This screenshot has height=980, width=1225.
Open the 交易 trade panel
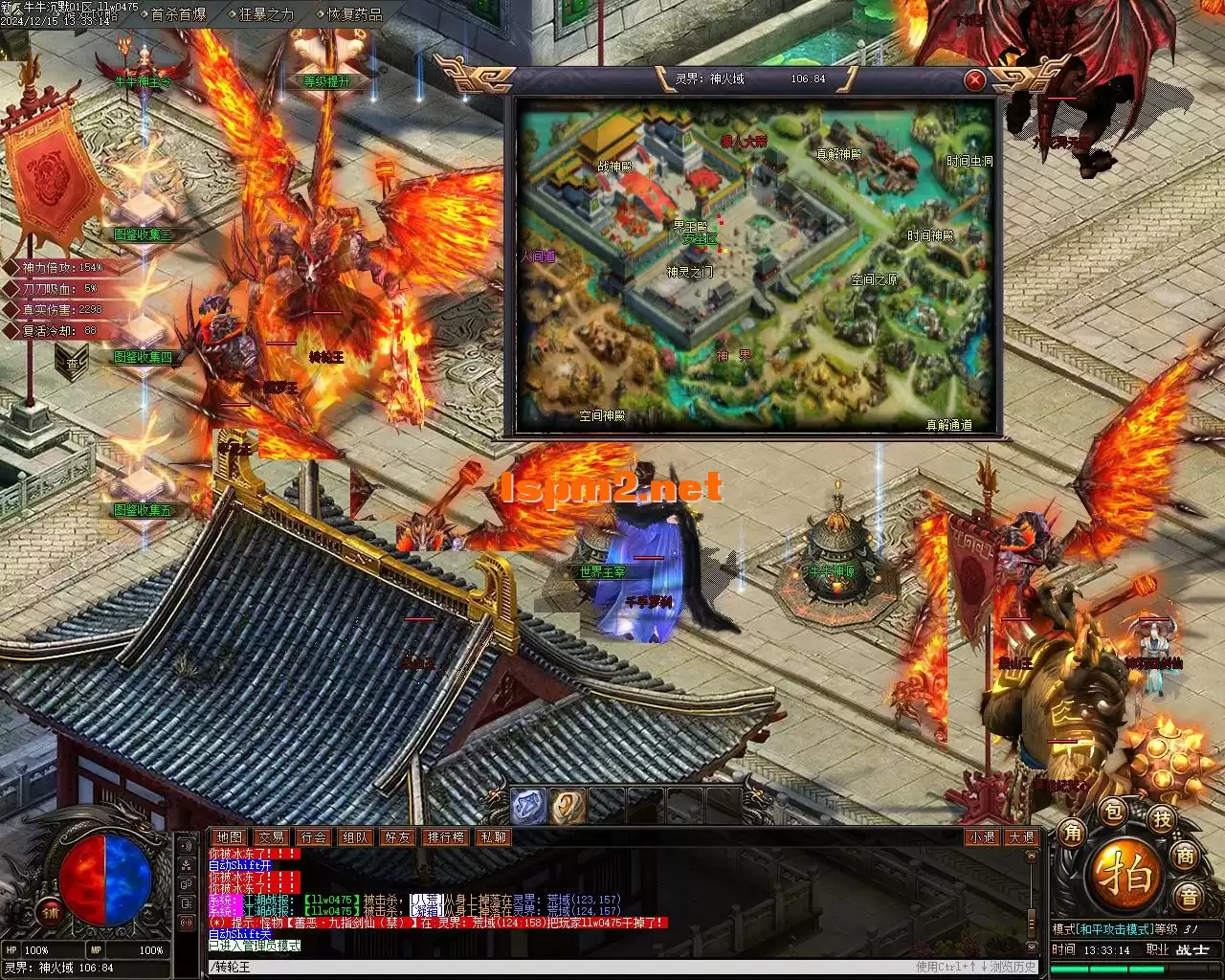tap(272, 837)
